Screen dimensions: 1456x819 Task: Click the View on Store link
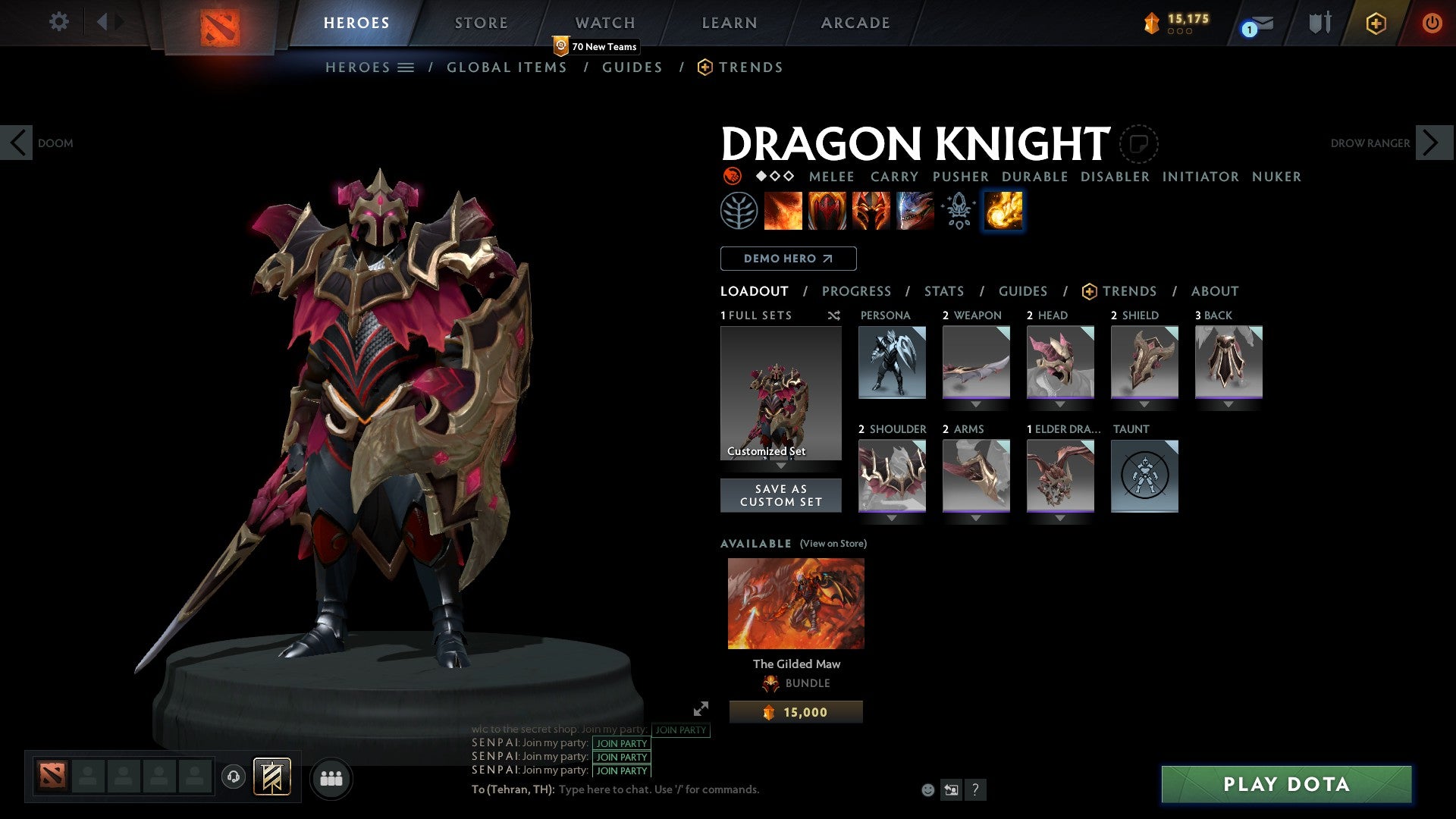pyautogui.click(x=833, y=544)
